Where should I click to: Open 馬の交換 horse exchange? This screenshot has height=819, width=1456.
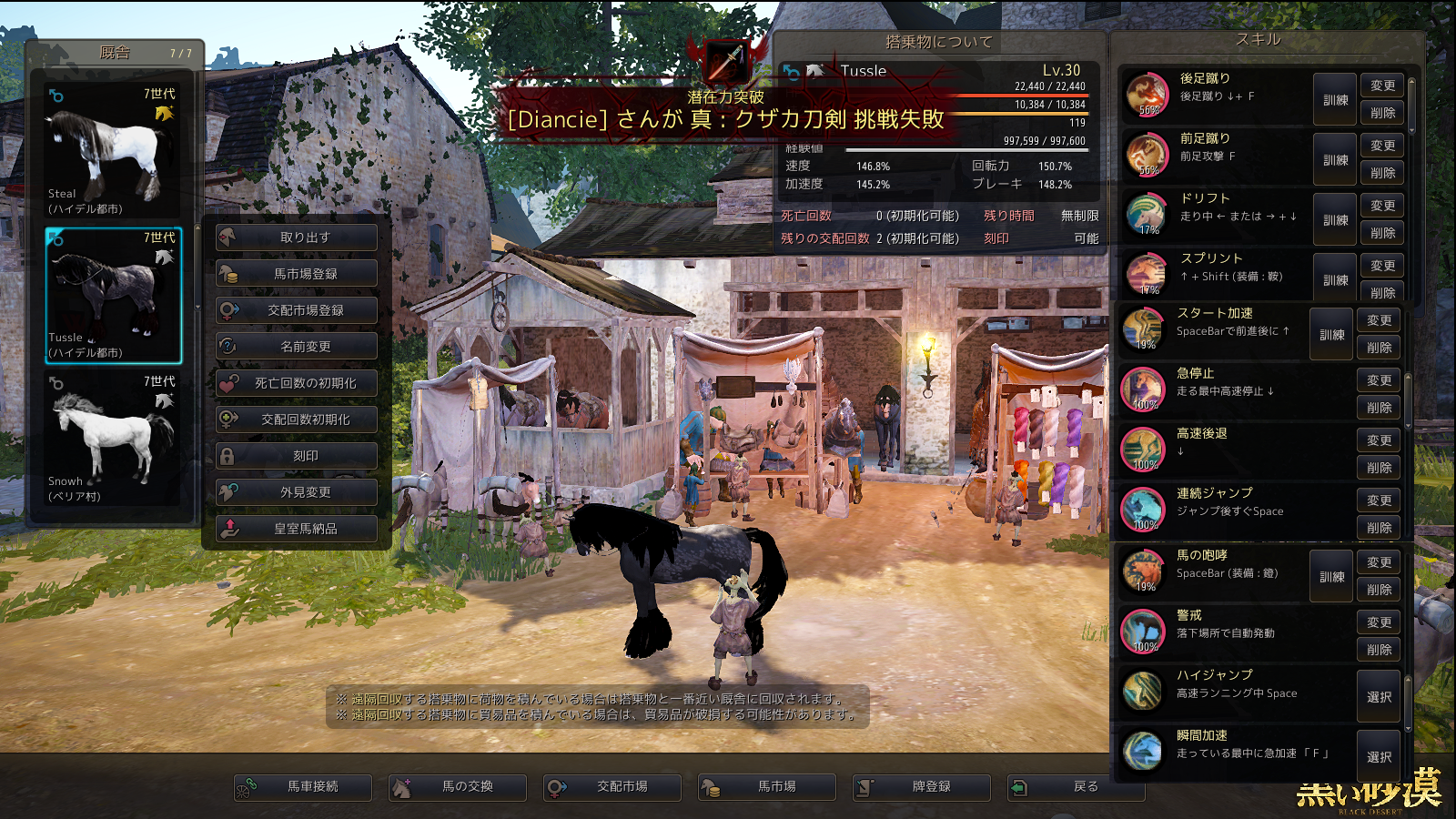(458, 787)
